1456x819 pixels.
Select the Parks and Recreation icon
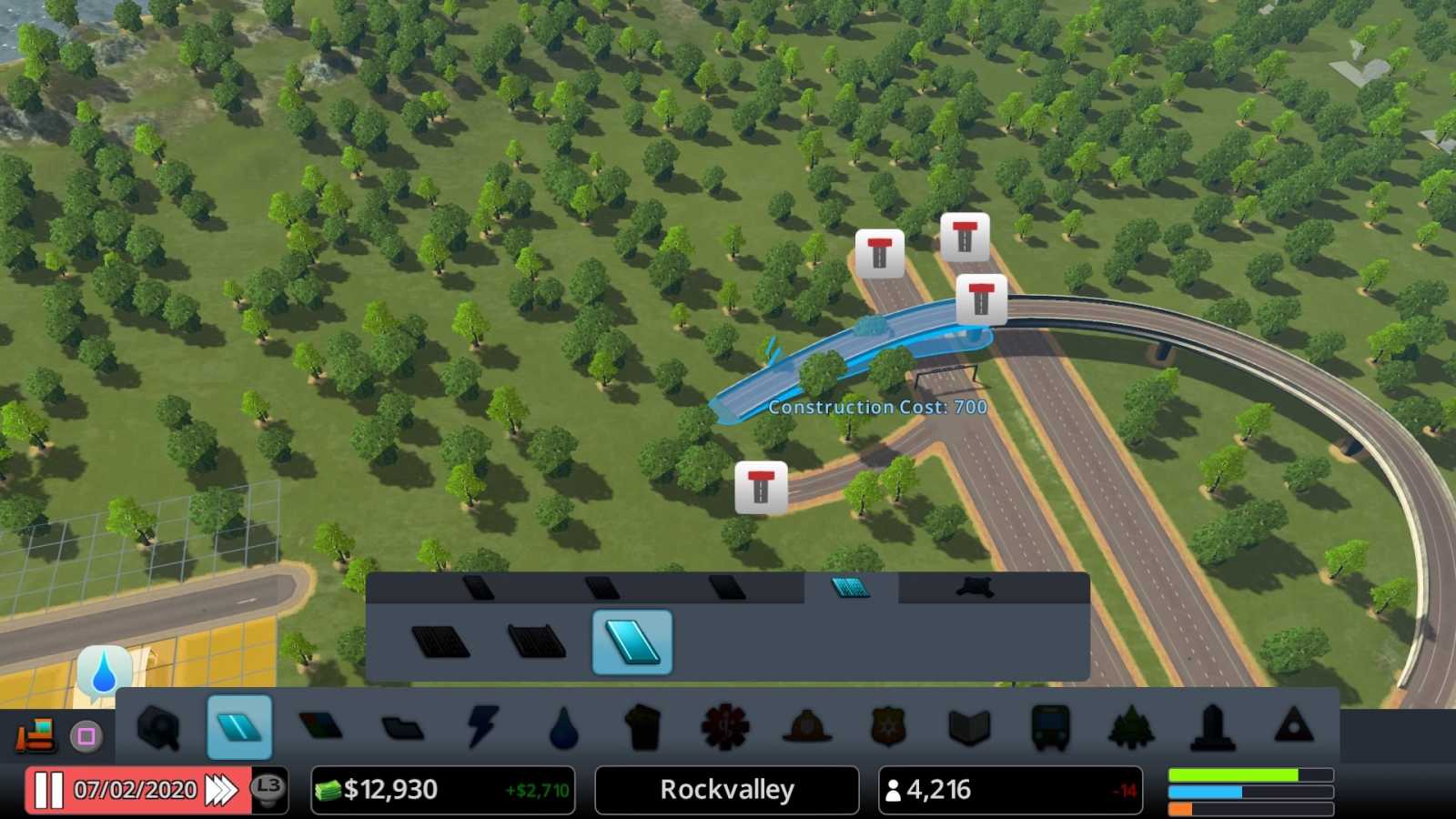pos(1132,727)
